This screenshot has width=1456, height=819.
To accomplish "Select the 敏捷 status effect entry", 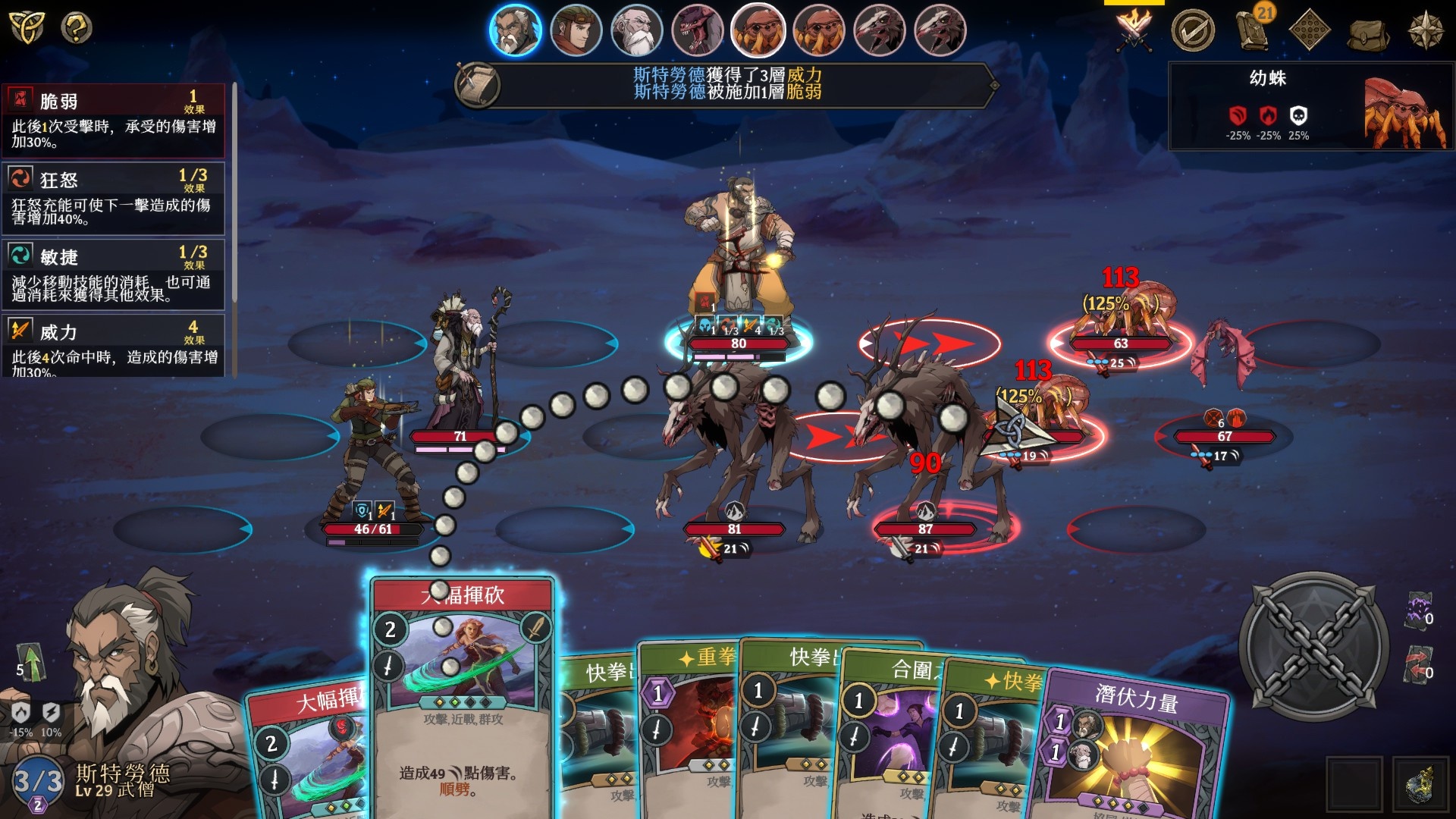I will tap(114, 275).
